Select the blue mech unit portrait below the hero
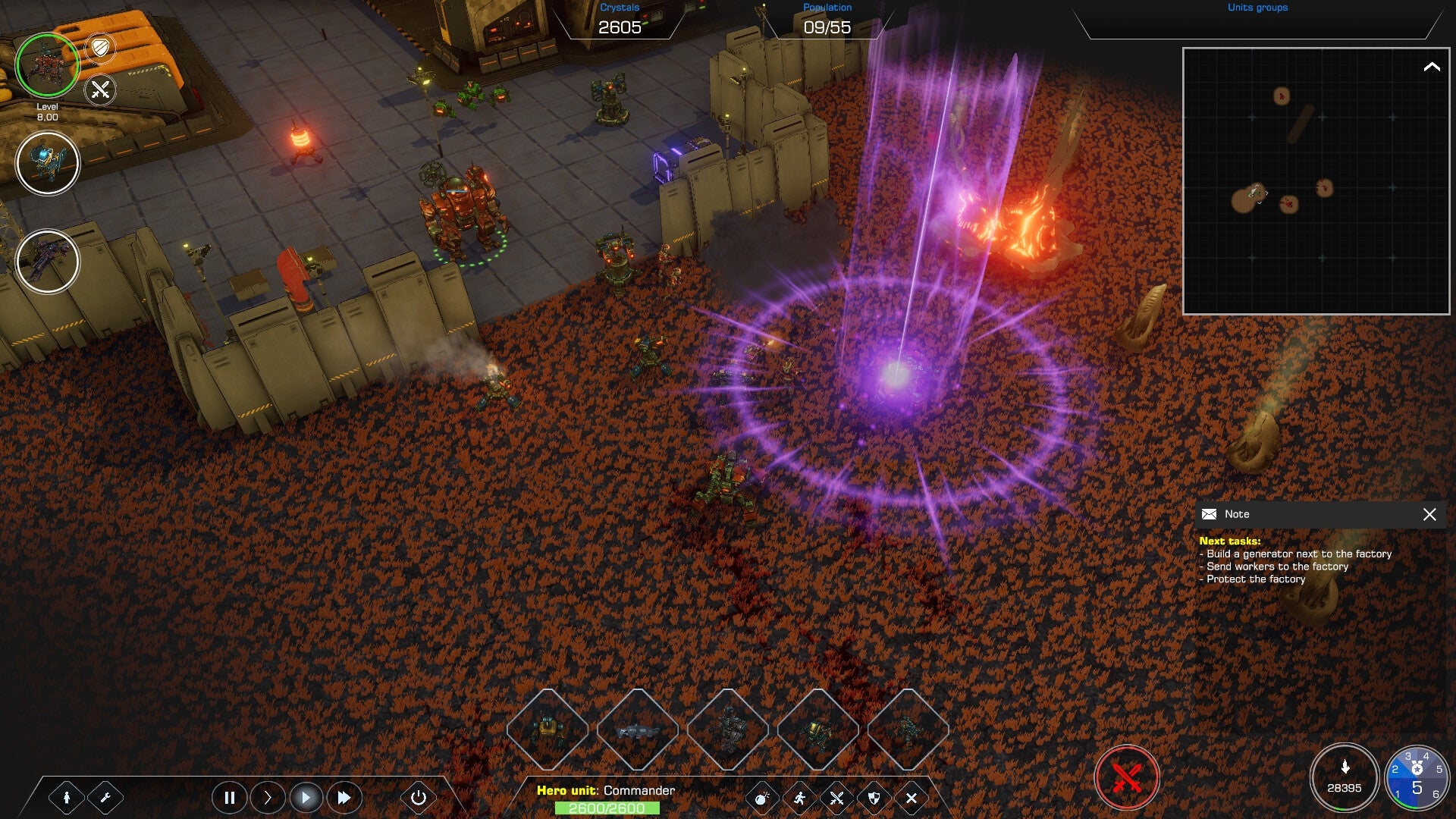Screen dimensions: 1456x819 pyautogui.click(x=48, y=162)
